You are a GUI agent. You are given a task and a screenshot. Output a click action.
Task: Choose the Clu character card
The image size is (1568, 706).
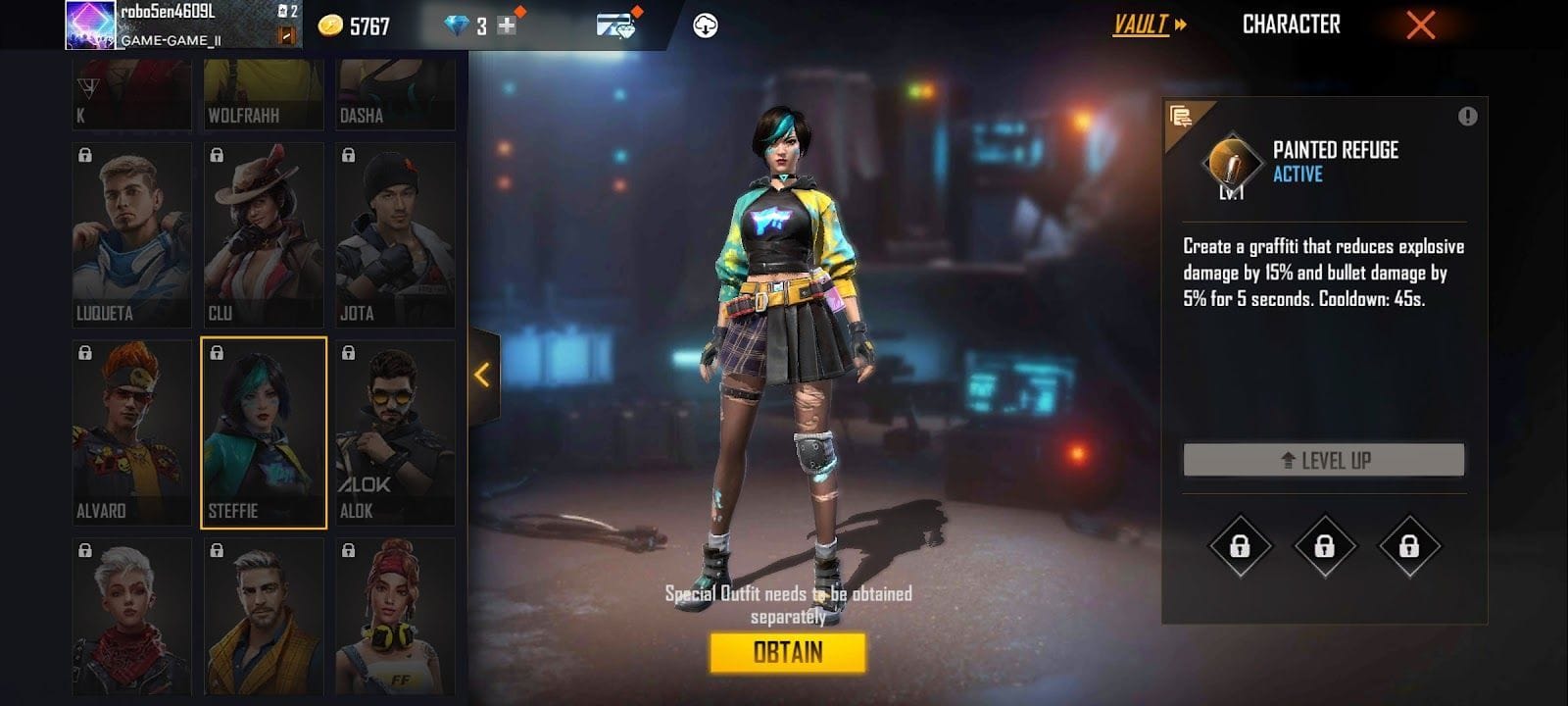pos(263,235)
